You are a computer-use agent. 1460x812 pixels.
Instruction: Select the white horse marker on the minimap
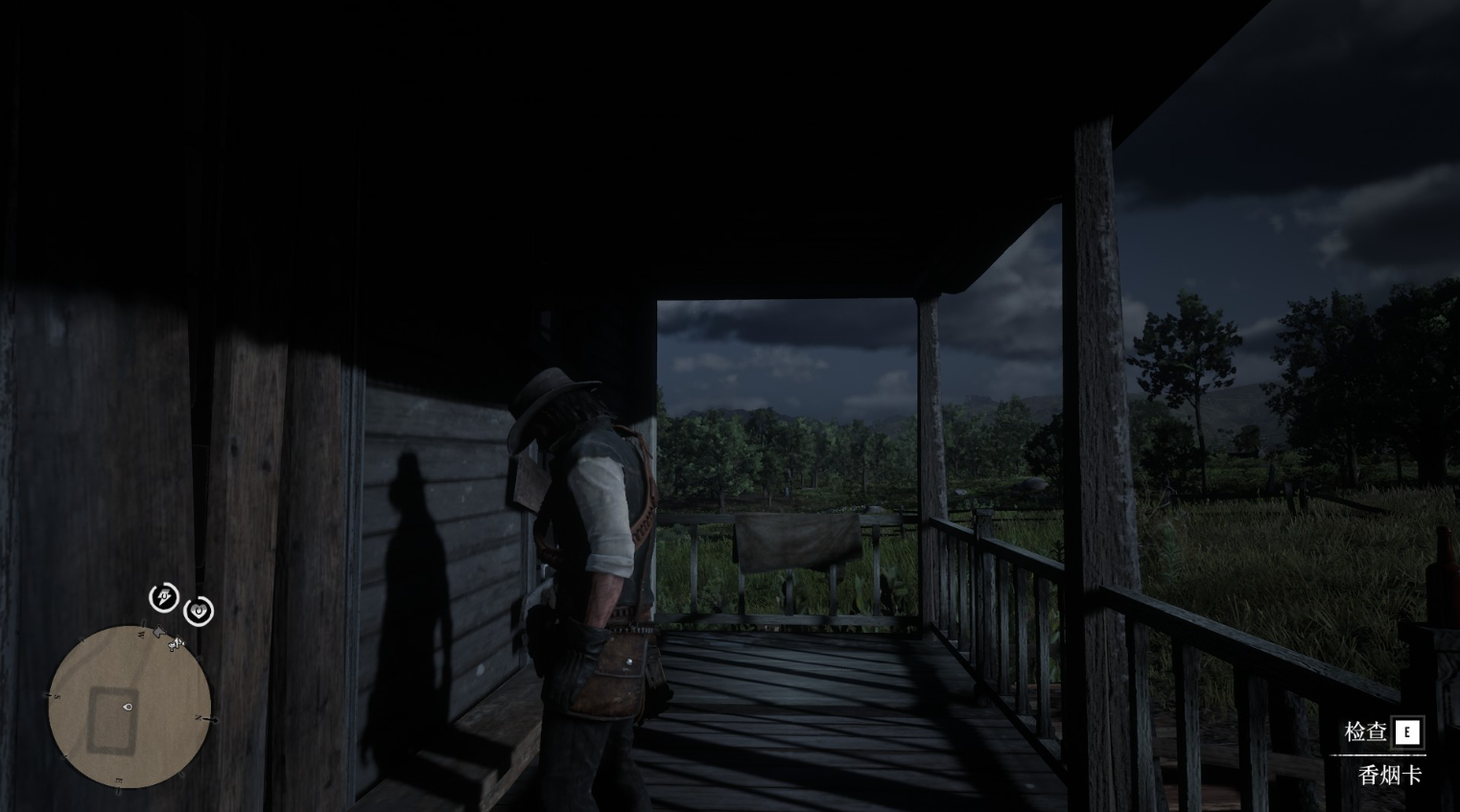point(176,643)
